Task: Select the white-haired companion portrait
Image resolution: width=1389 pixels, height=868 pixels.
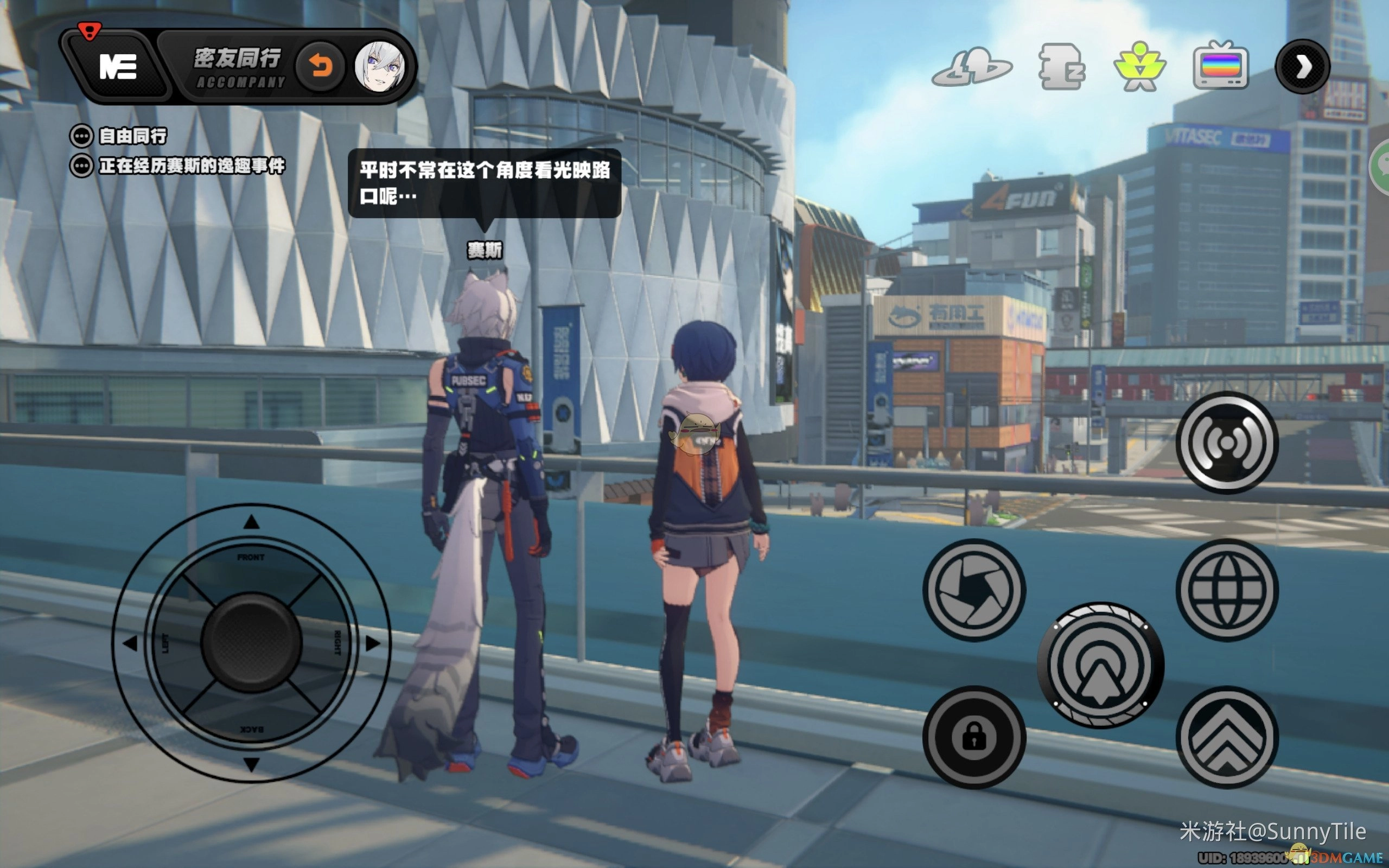Action: click(x=379, y=67)
